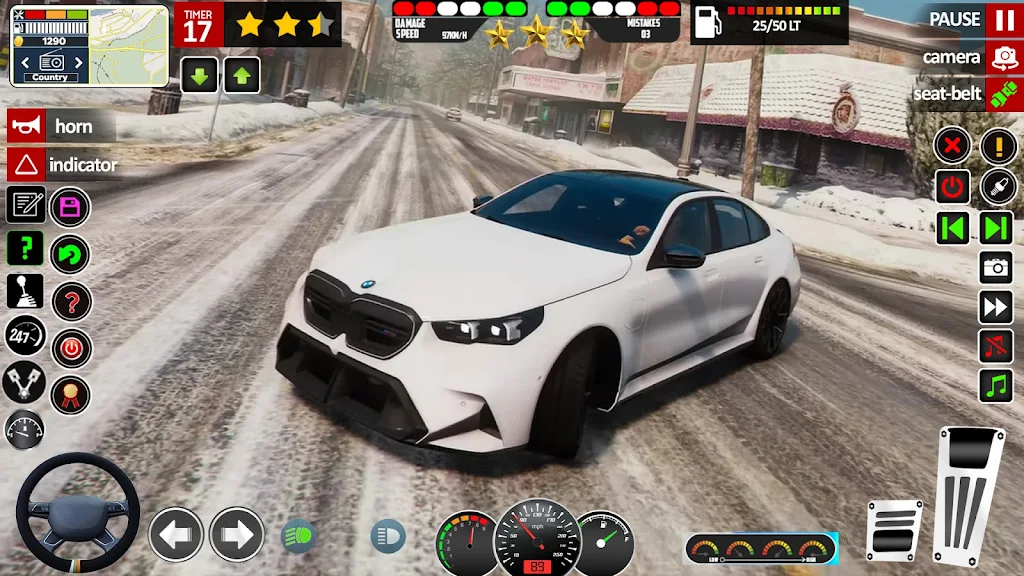Click the fast-forward double arrow button

click(x=996, y=307)
